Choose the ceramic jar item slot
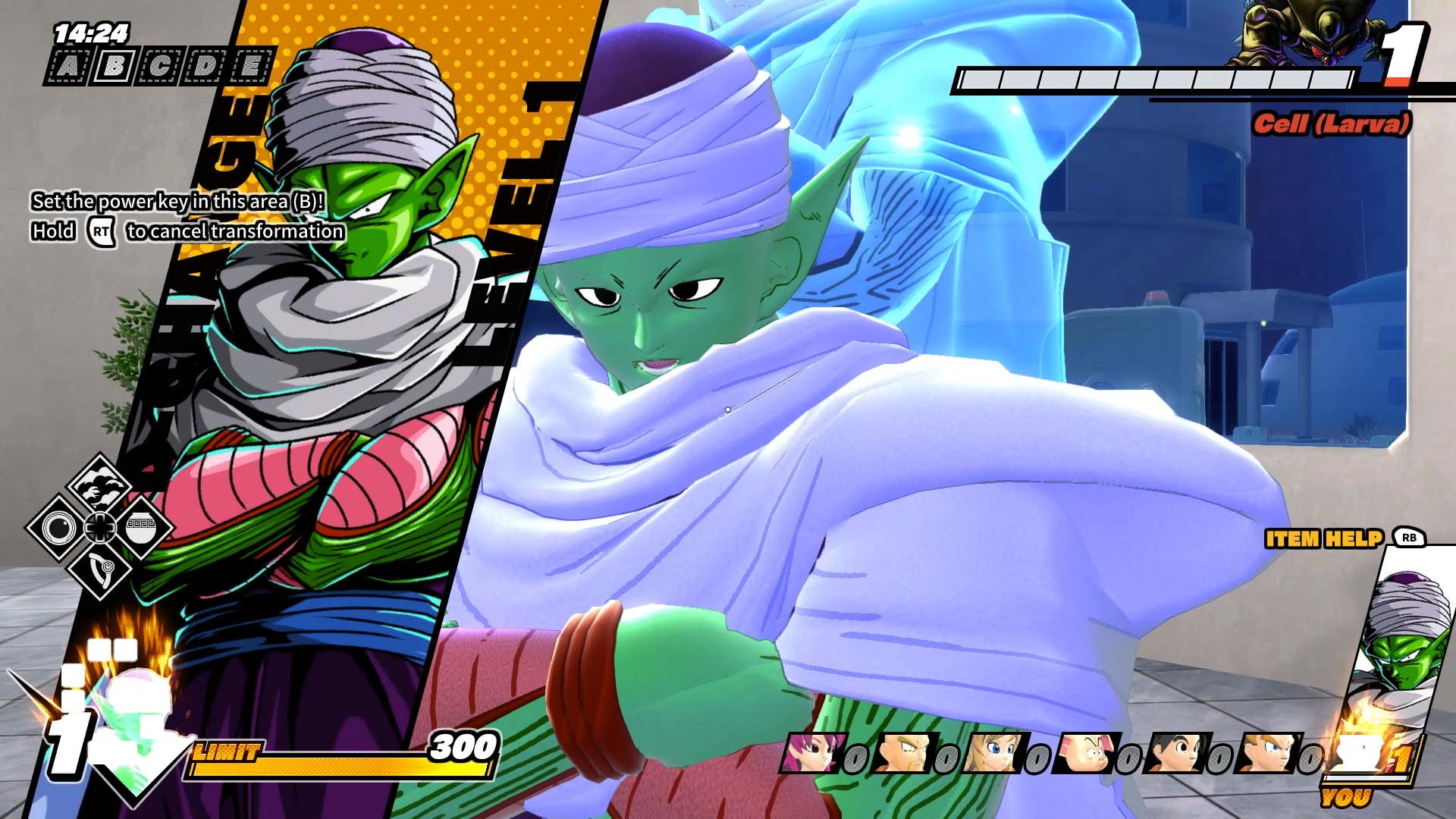 coord(140,528)
